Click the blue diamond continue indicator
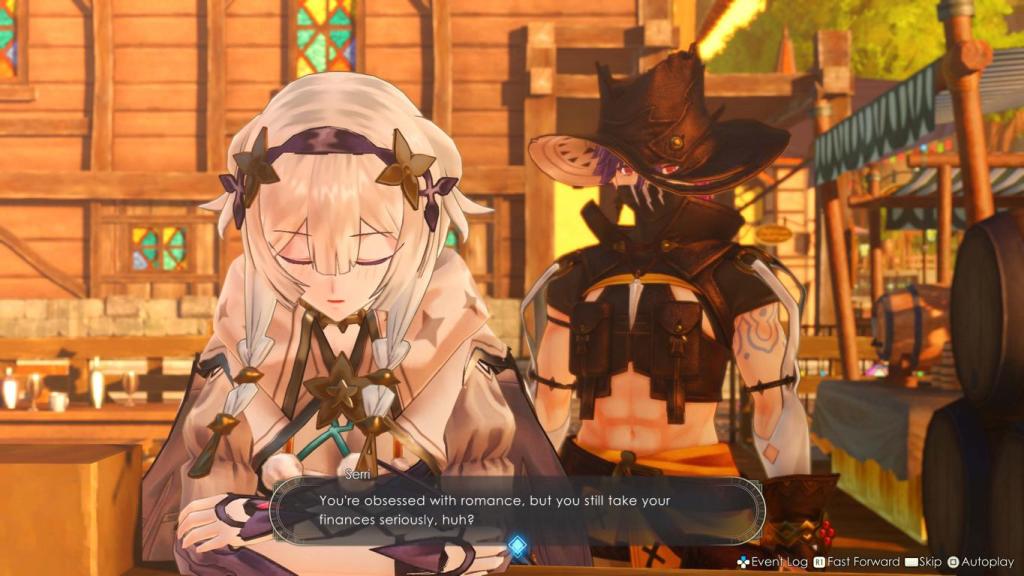 point(517,545)
